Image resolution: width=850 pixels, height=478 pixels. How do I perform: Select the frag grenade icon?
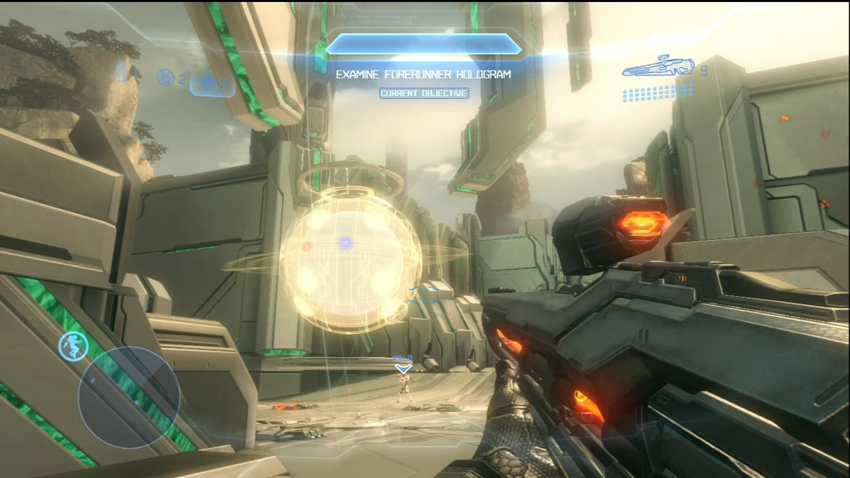[x=123, y=72]
